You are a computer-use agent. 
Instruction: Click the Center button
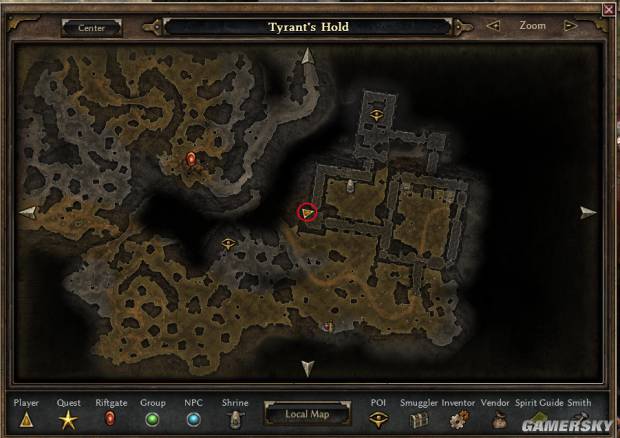click(x=91, y=28)
